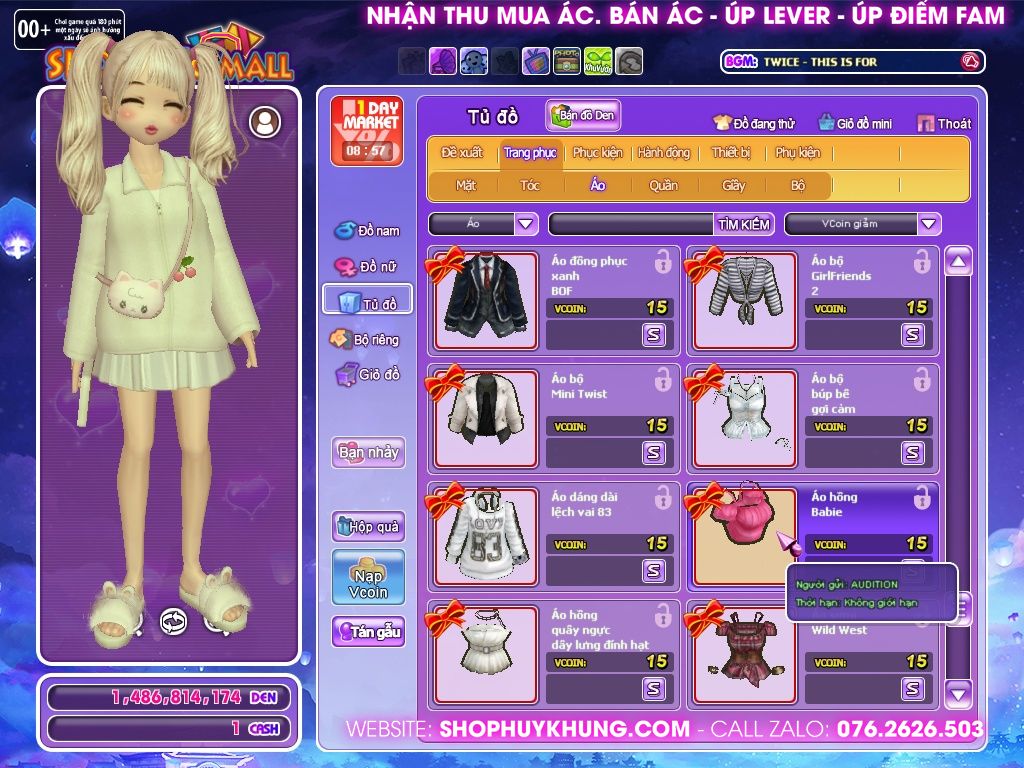This screenshot has width=1024, height=768.
Task: Click the item list scroll-down arrow
Action: [x=958, y=691]
